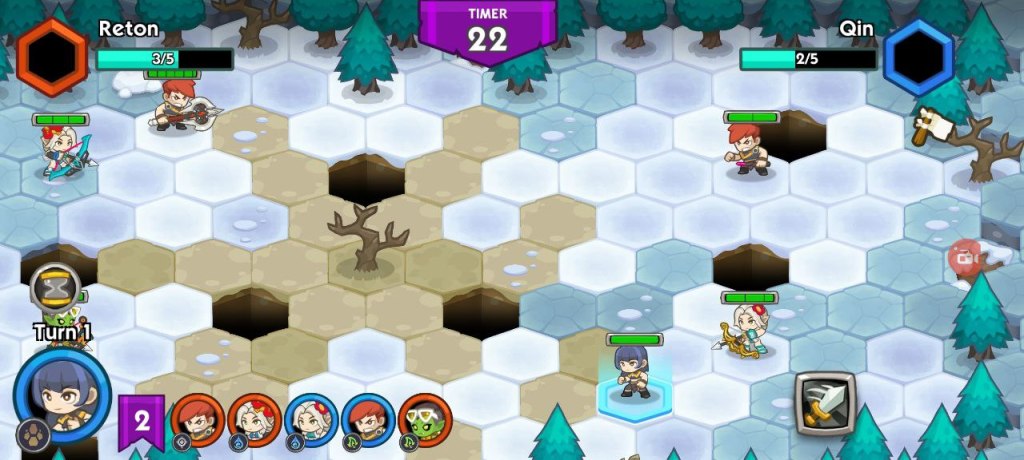Screen dimensions: 1024x460
Task: Select the green goblin turn-order portrait
Action: coord(425,420)
